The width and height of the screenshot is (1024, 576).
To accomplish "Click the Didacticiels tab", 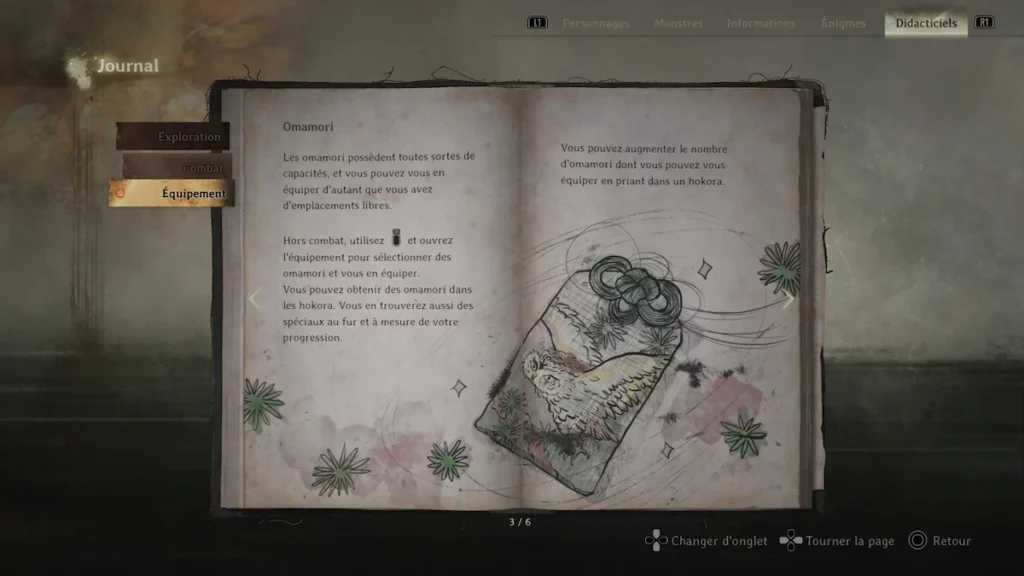I will 926,23.
